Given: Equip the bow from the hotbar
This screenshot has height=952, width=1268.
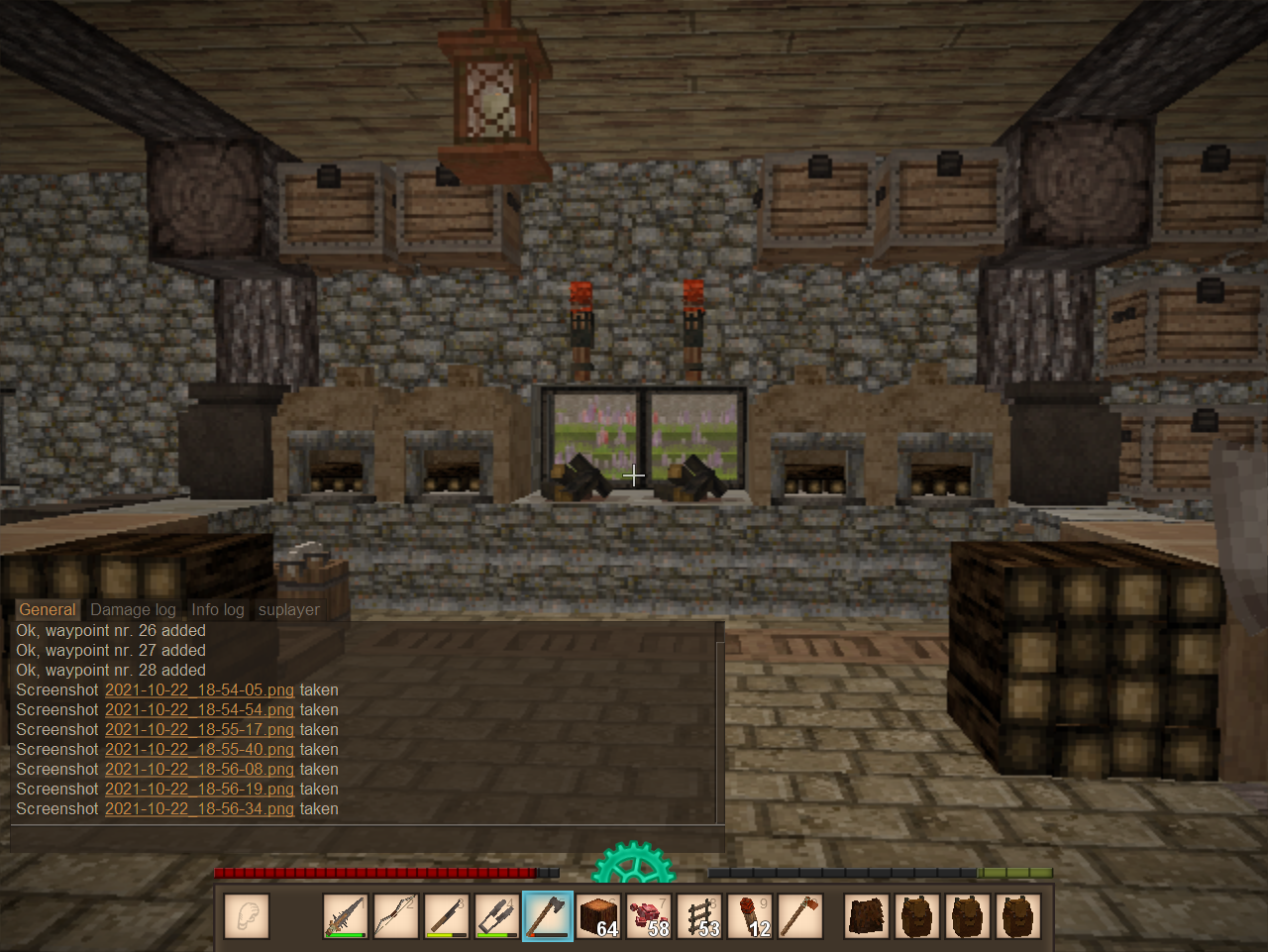Looking at the screenshot, I should (x=396, y=915).
